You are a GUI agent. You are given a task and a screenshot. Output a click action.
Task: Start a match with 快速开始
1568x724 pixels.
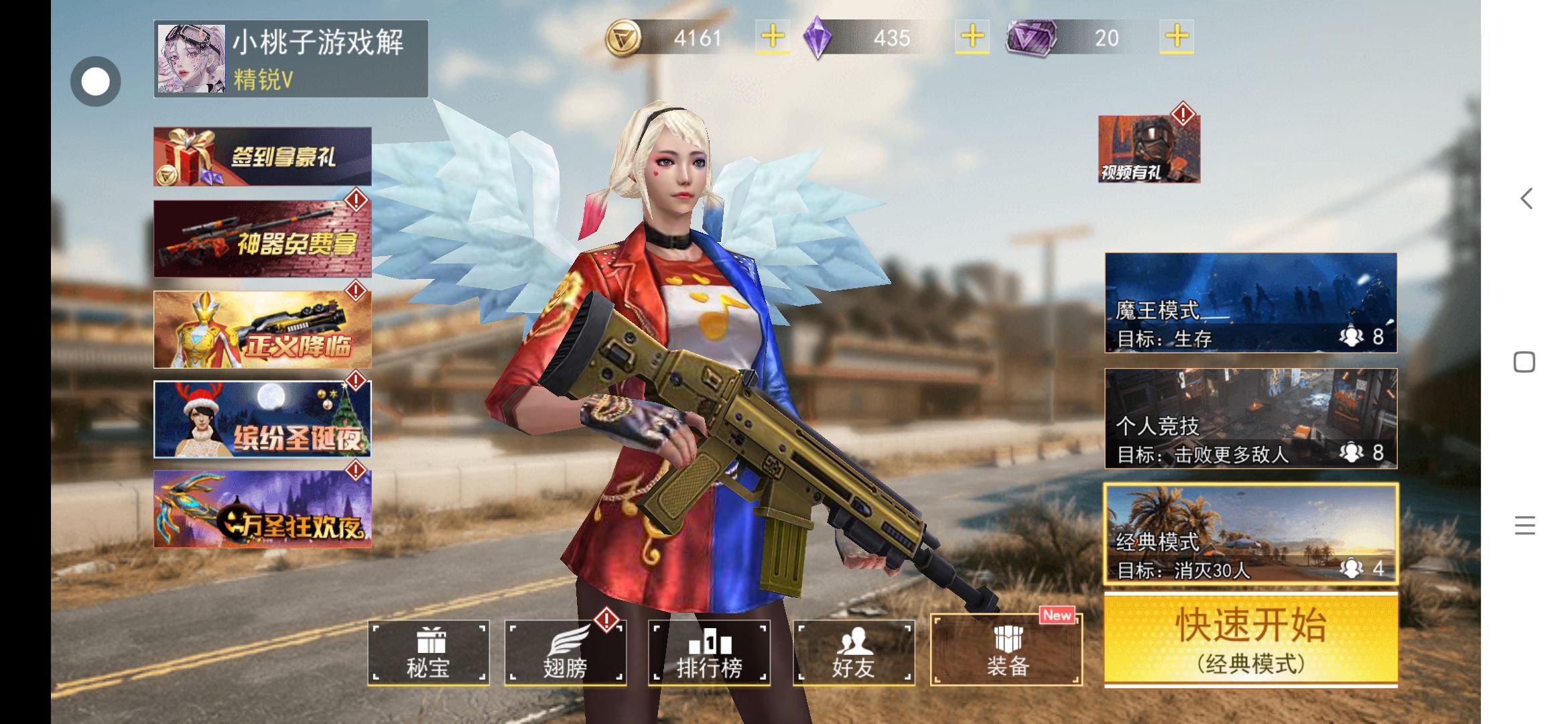pyautogui.click(x=1250, y=640)
